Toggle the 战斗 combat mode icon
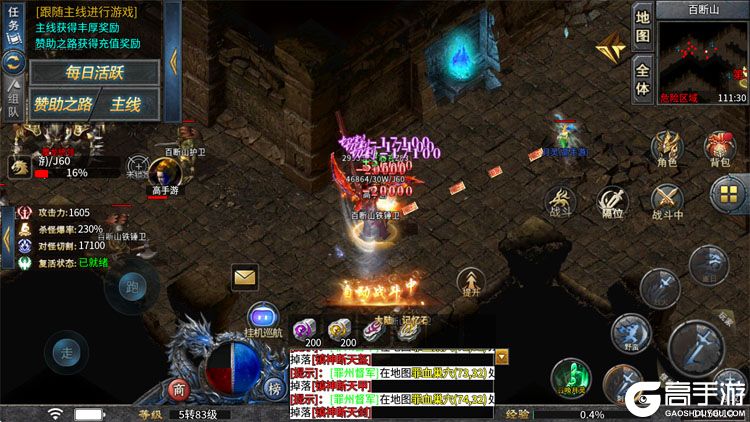Screen dimensions: 750x422 [x=560, y=203]
